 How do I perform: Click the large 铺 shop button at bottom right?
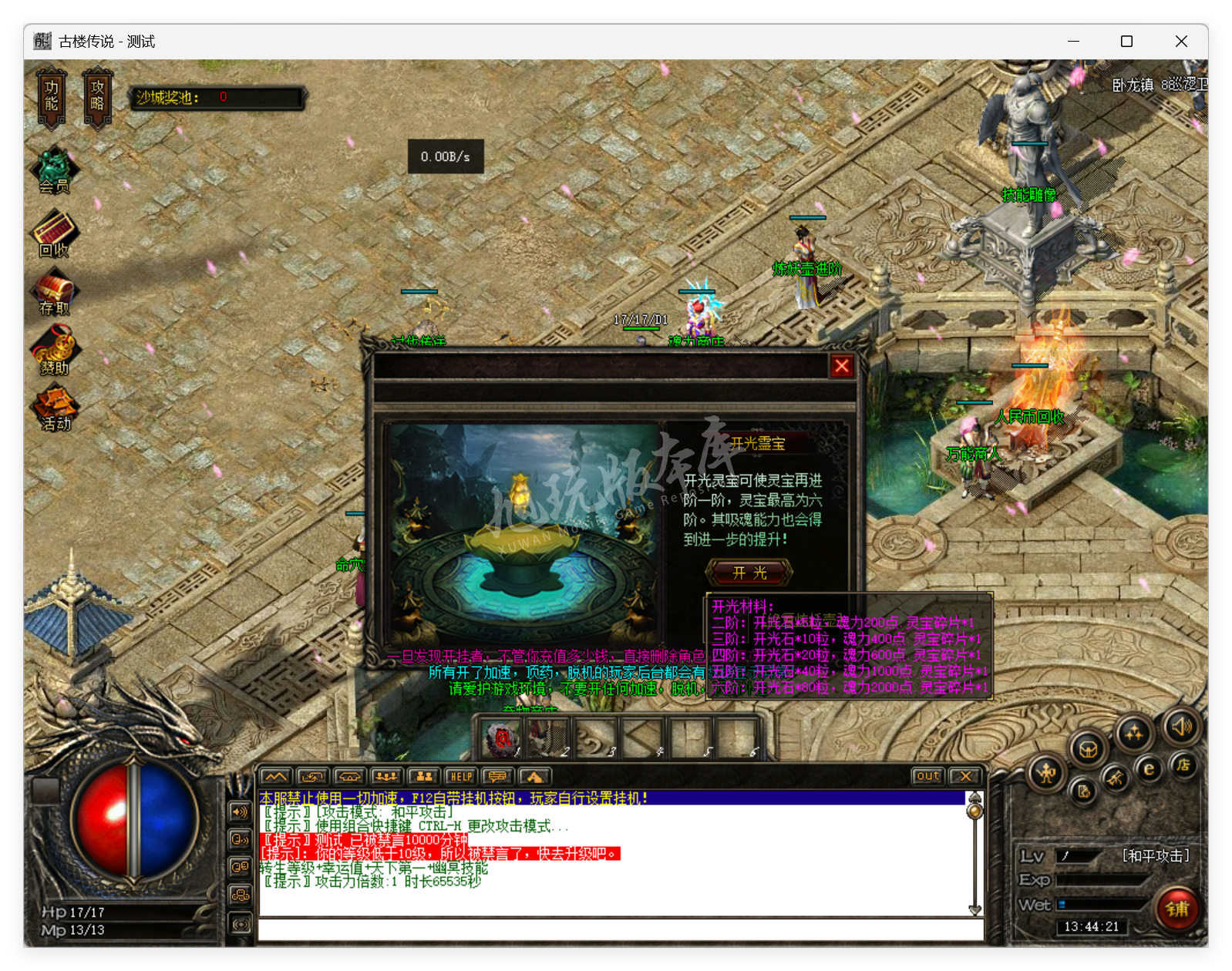pos(1177,909)
